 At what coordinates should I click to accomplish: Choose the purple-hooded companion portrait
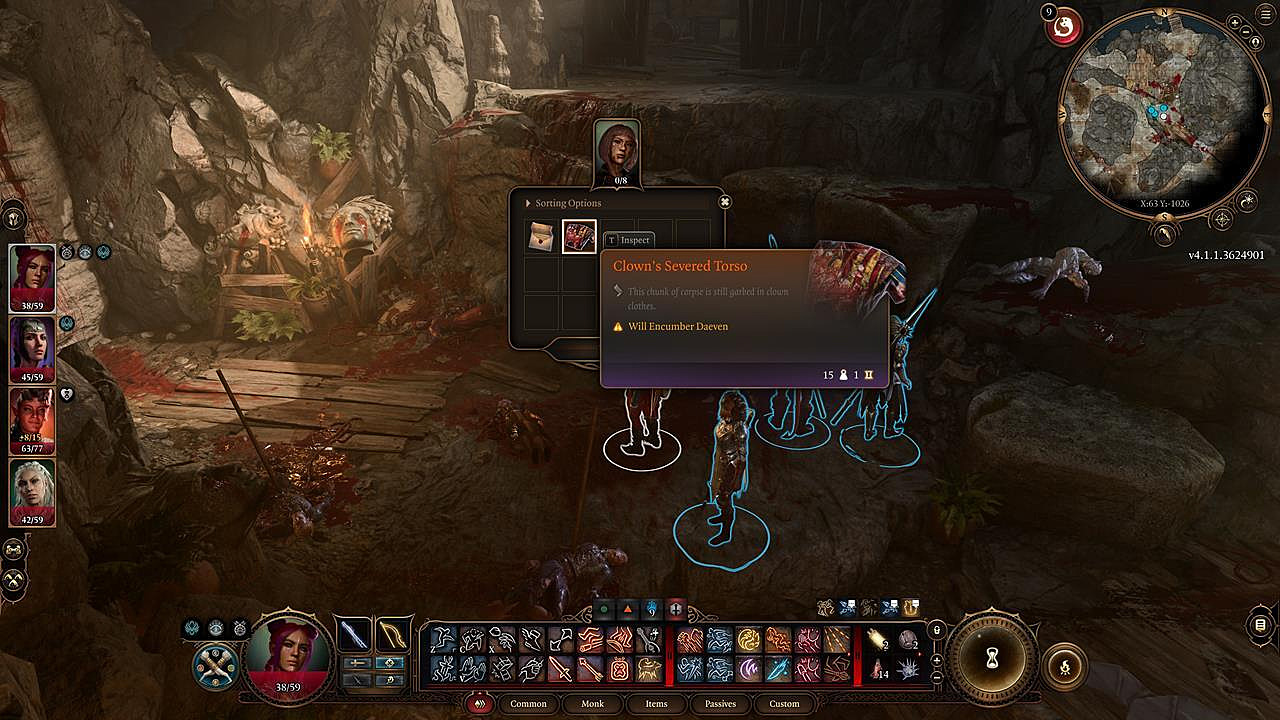pos(32,349)
